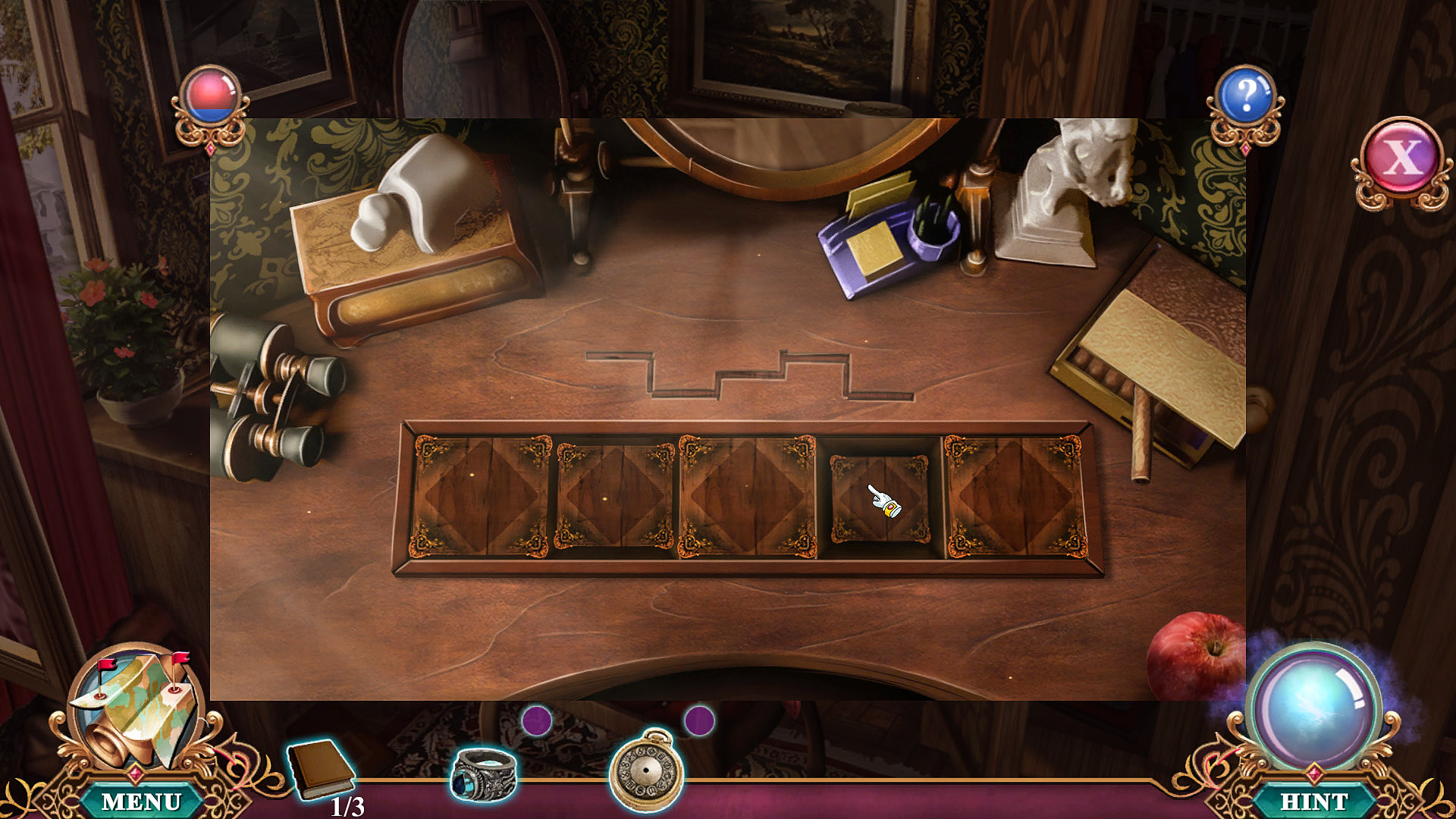This screenshot has width=1456, height=819.
Task: Open the rightmost wooden panel in the tray
Action: click(x=1012, y=497)
